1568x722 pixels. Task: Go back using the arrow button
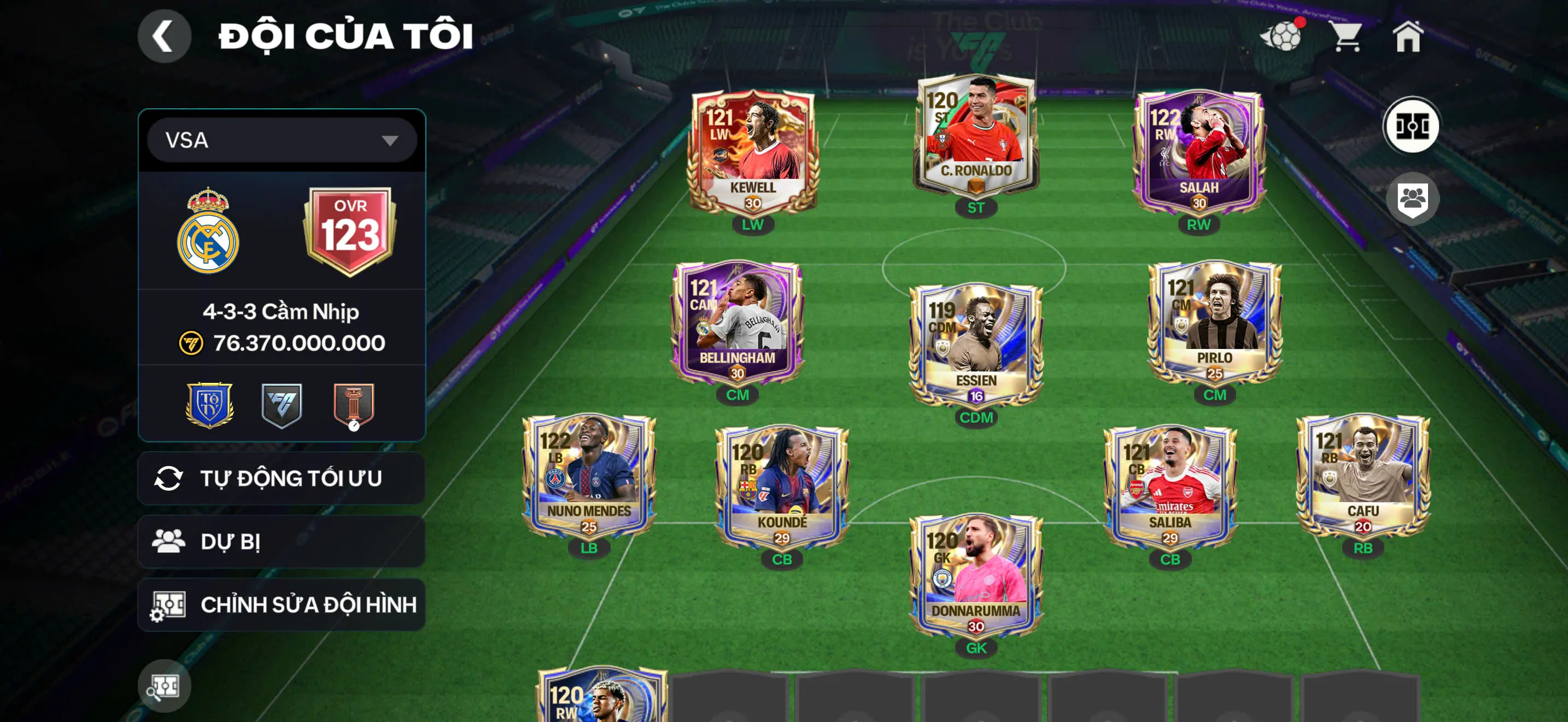(163, 37)
